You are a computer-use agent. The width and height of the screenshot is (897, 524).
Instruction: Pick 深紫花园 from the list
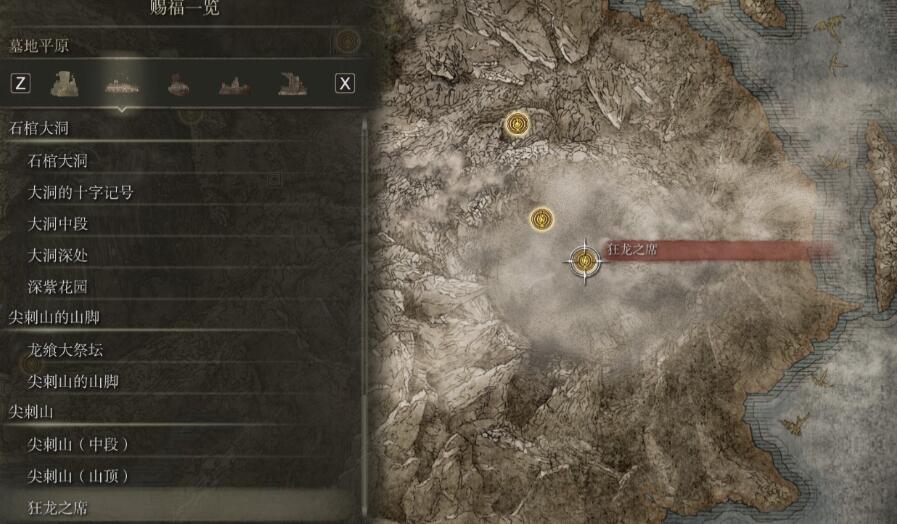click(x=58, y=287)
